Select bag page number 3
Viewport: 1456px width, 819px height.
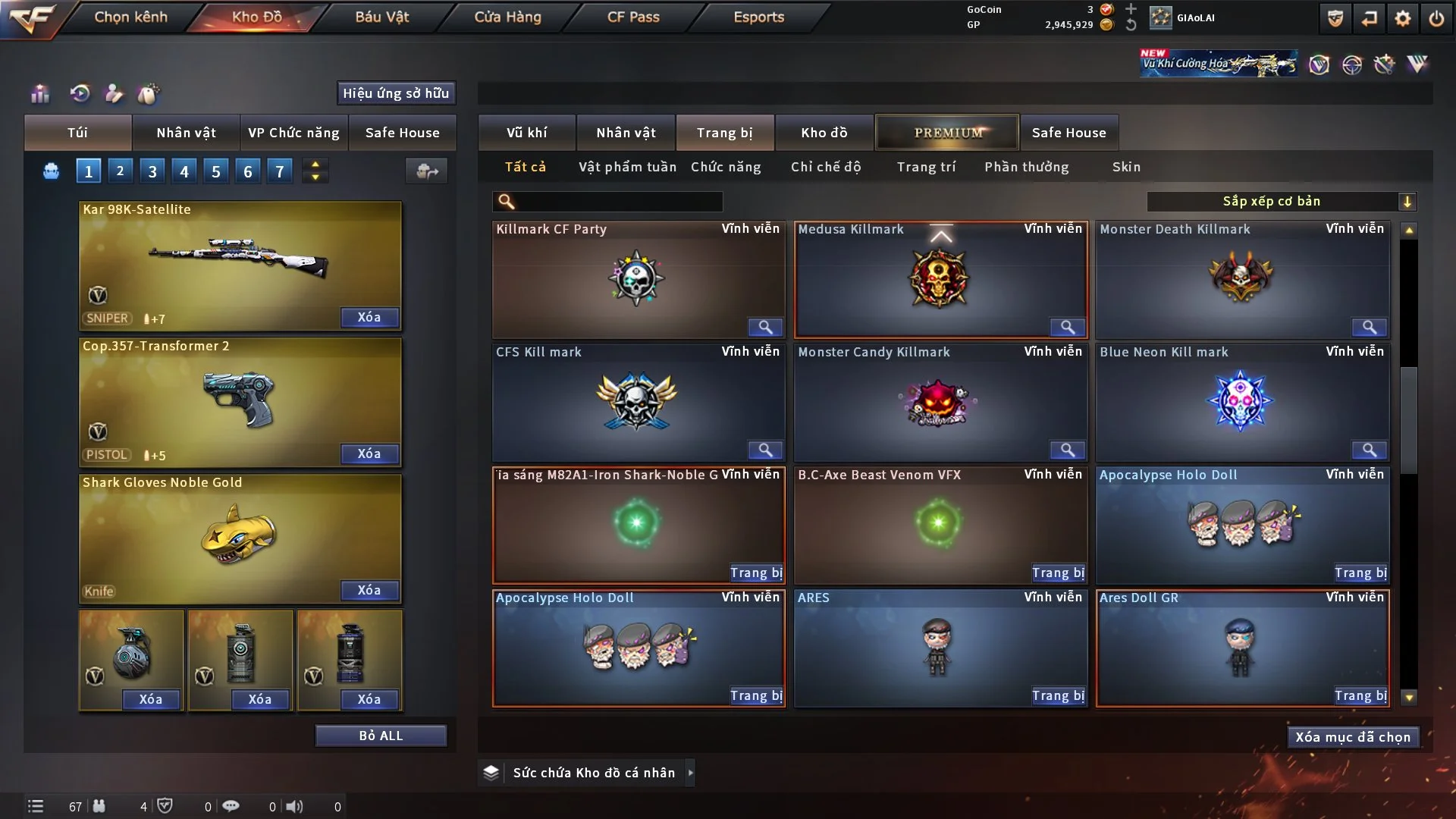[x=152, y=171]
